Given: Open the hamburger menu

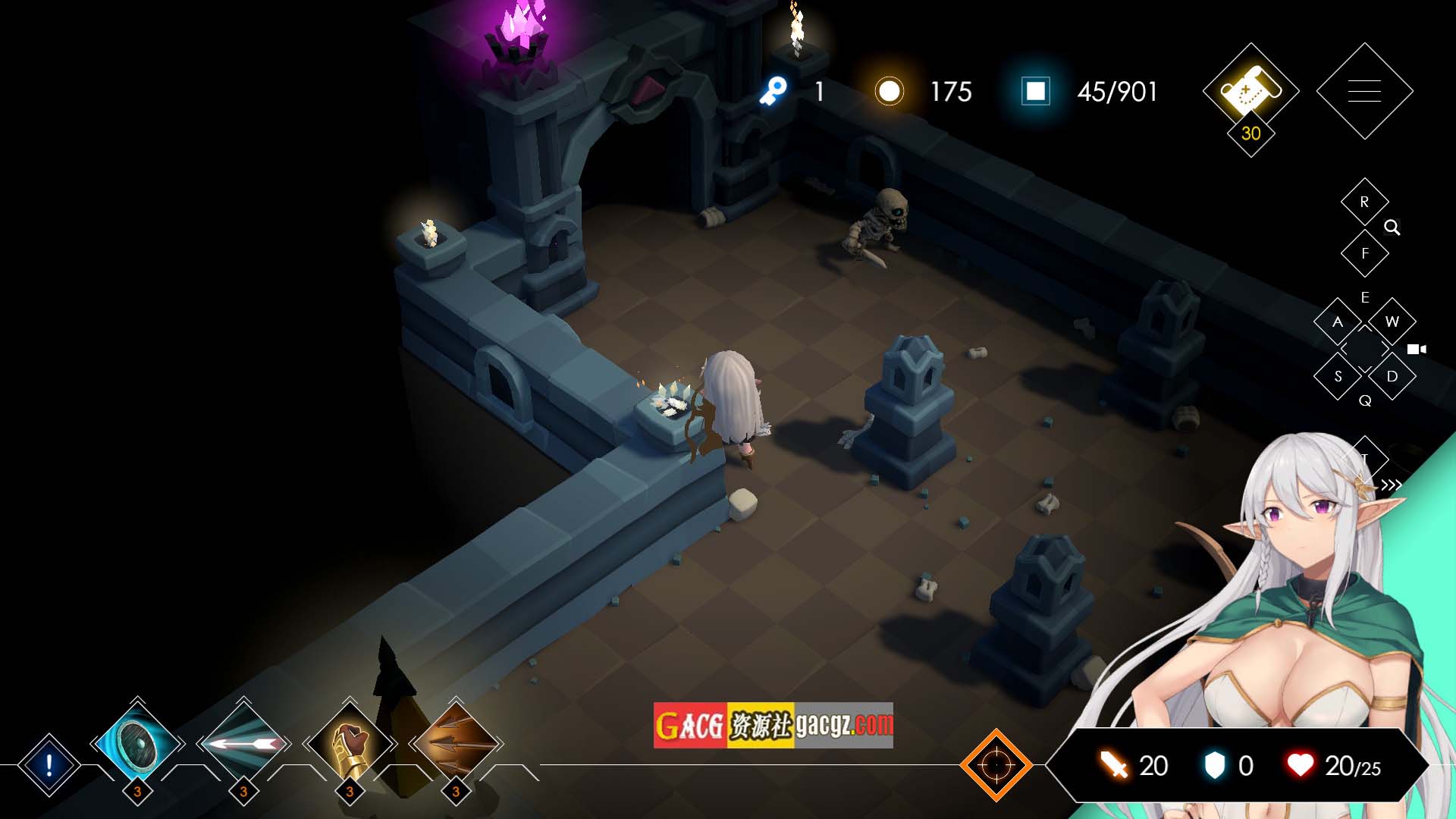Looking at the screenshot, I should 1364,91.
